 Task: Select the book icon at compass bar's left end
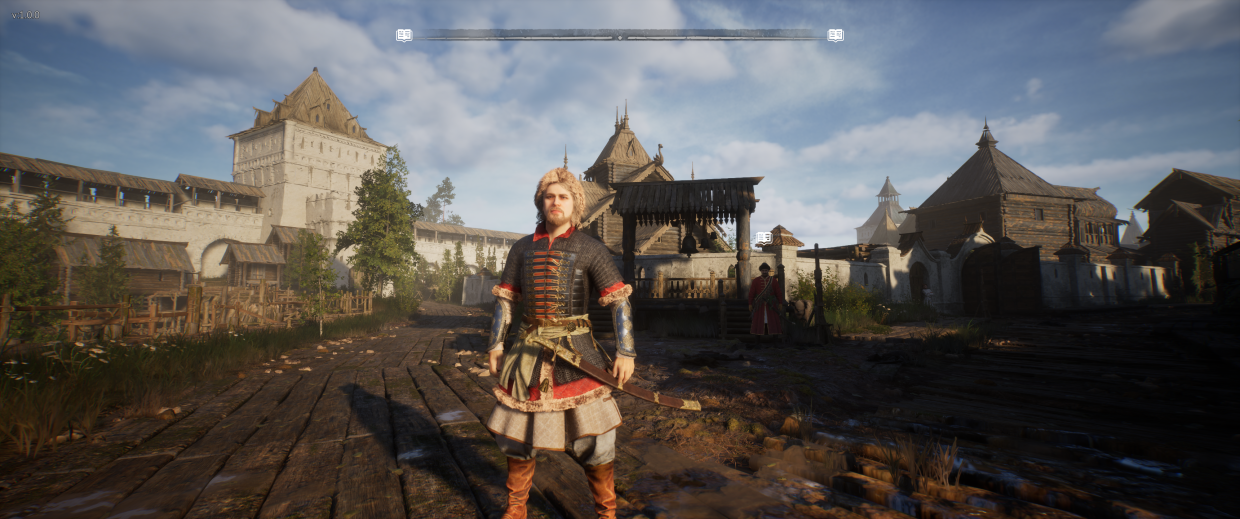tap(404, 35)
